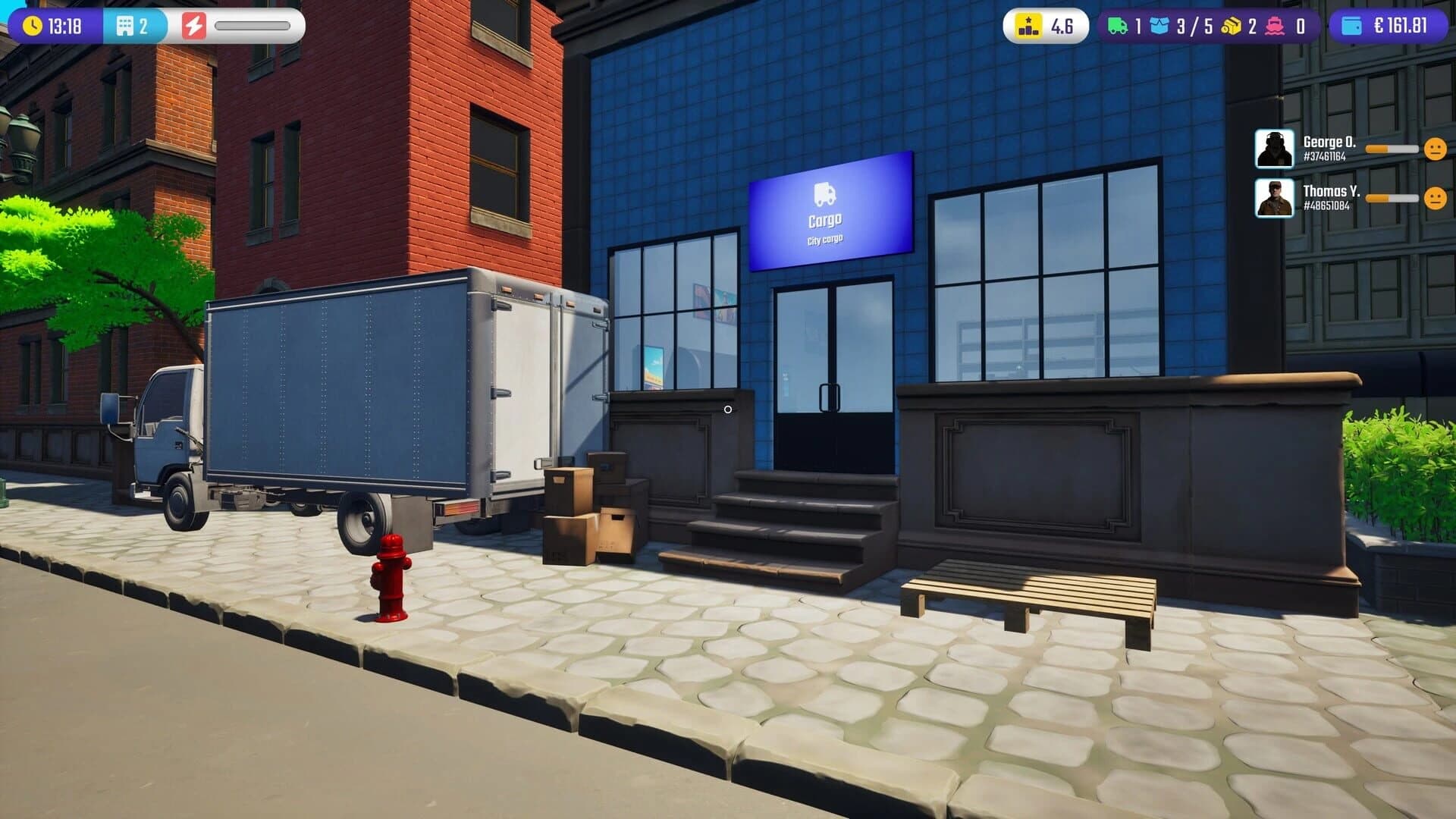Open the wallet icon next to €161.81
The height and width of the screenshot is (819, 1456).
pyautogui.click(x=1351, y=25)
